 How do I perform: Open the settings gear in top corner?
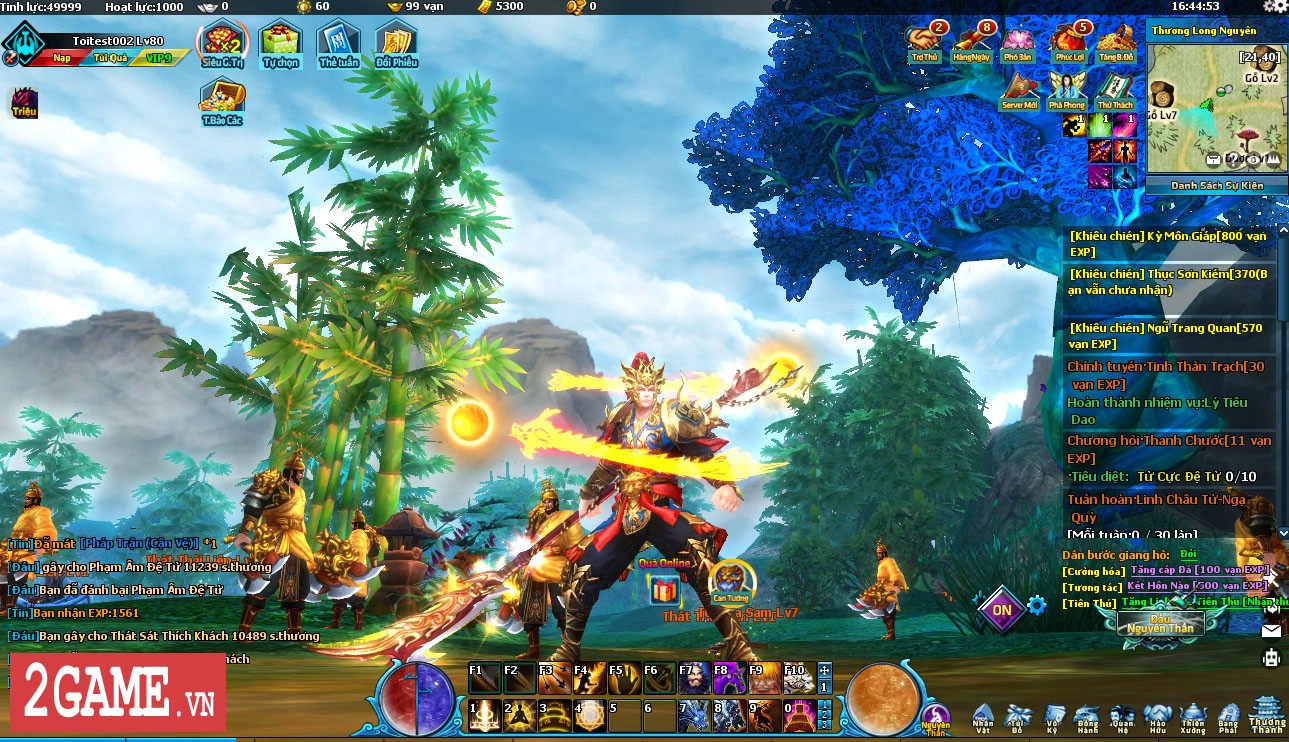coord(1274,7)
